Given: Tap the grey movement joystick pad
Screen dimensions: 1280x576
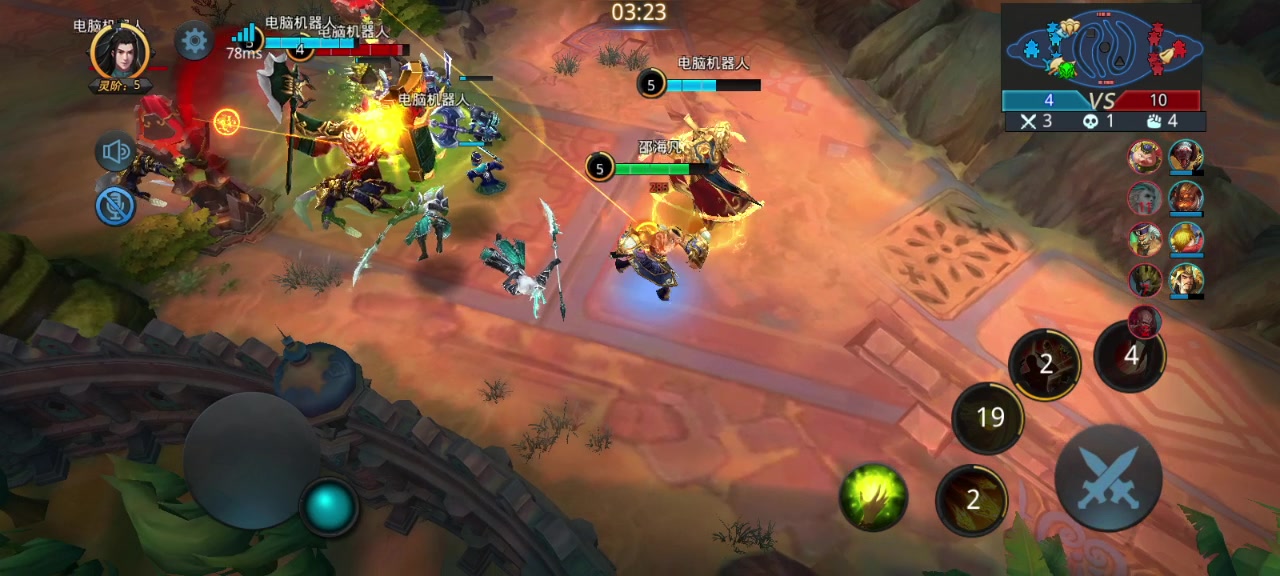Looking at the screenshot, I should [x=252, y=461].
